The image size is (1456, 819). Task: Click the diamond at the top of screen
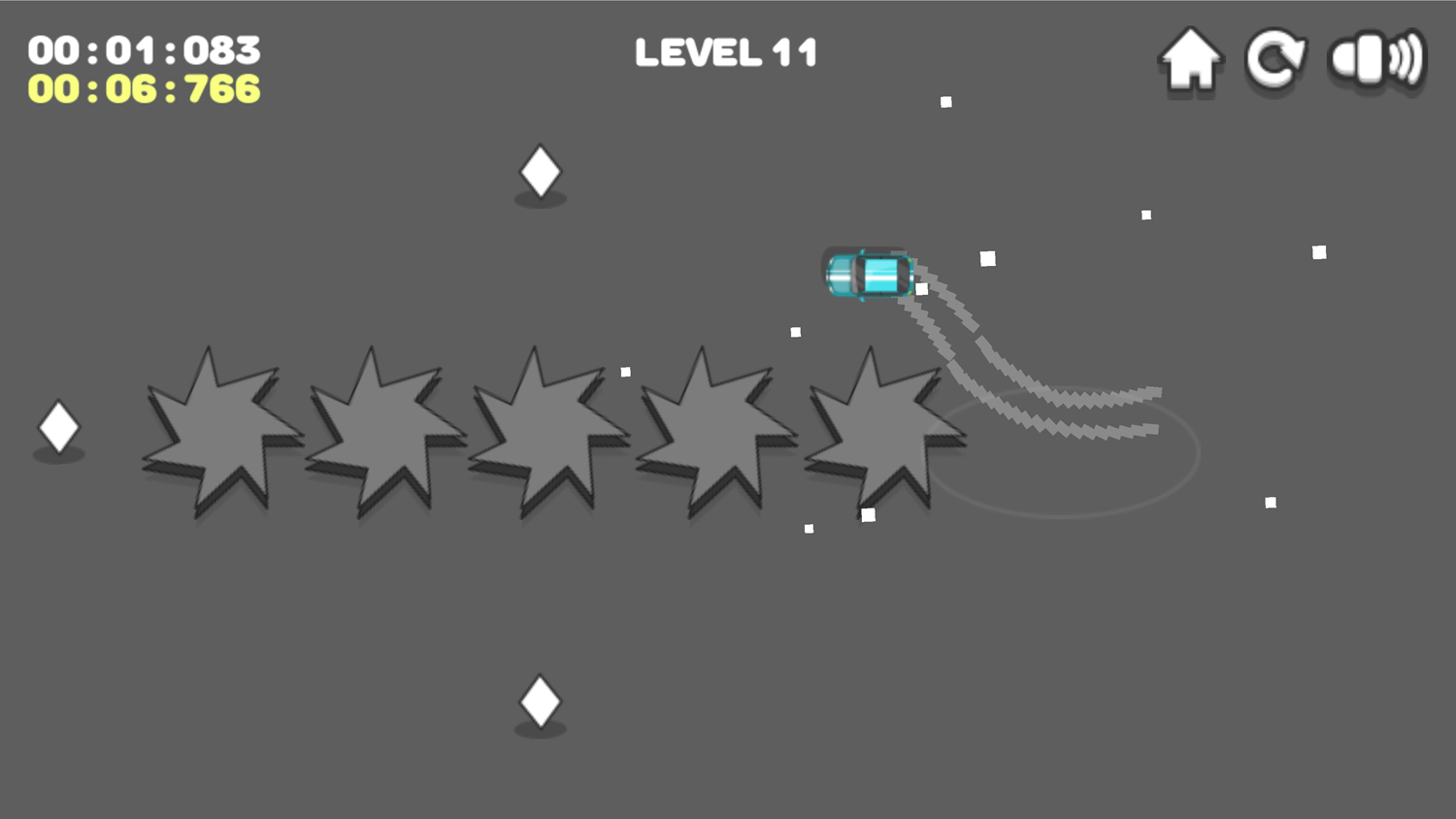coord(540,173)
